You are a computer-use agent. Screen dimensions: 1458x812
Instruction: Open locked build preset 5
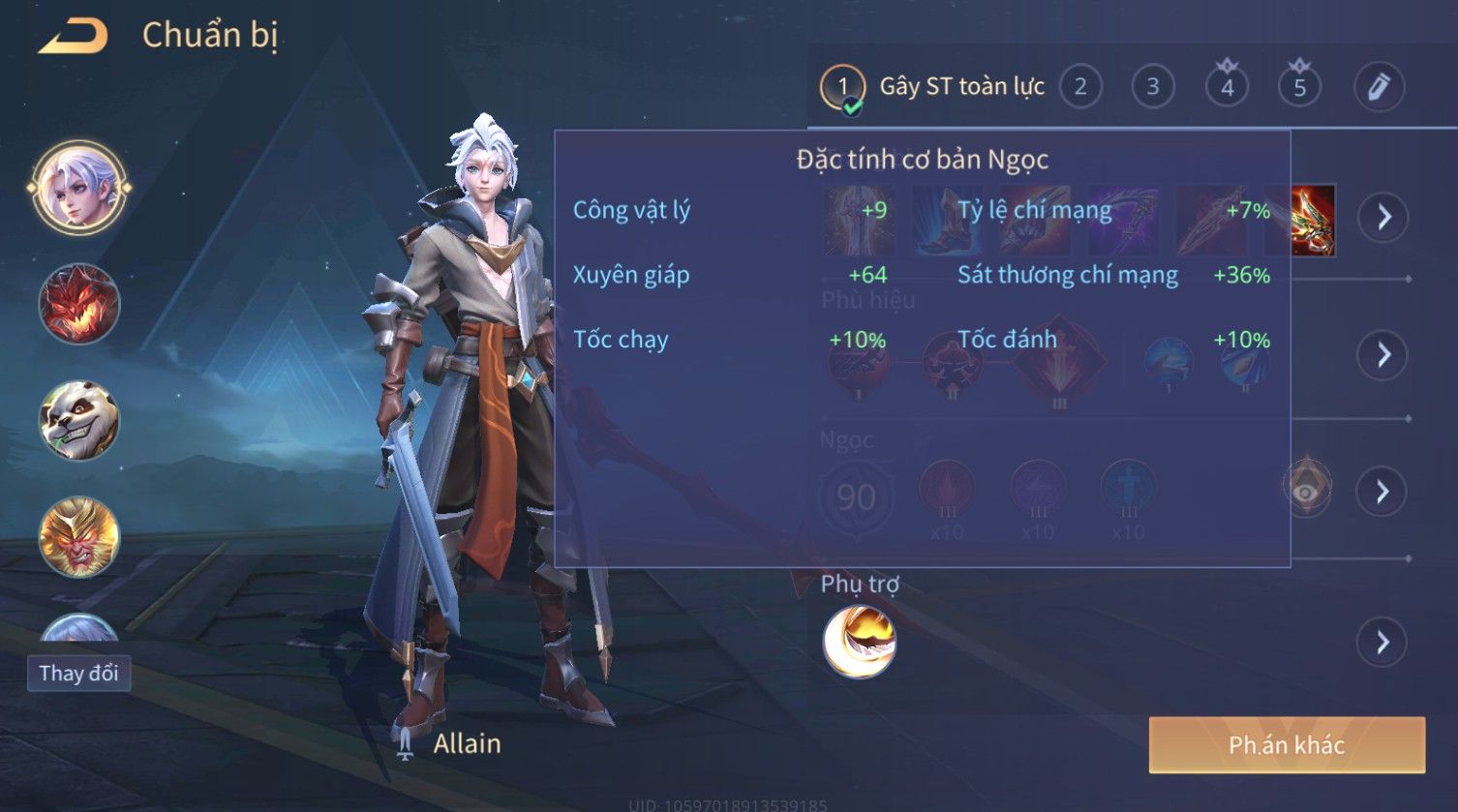1299,87
